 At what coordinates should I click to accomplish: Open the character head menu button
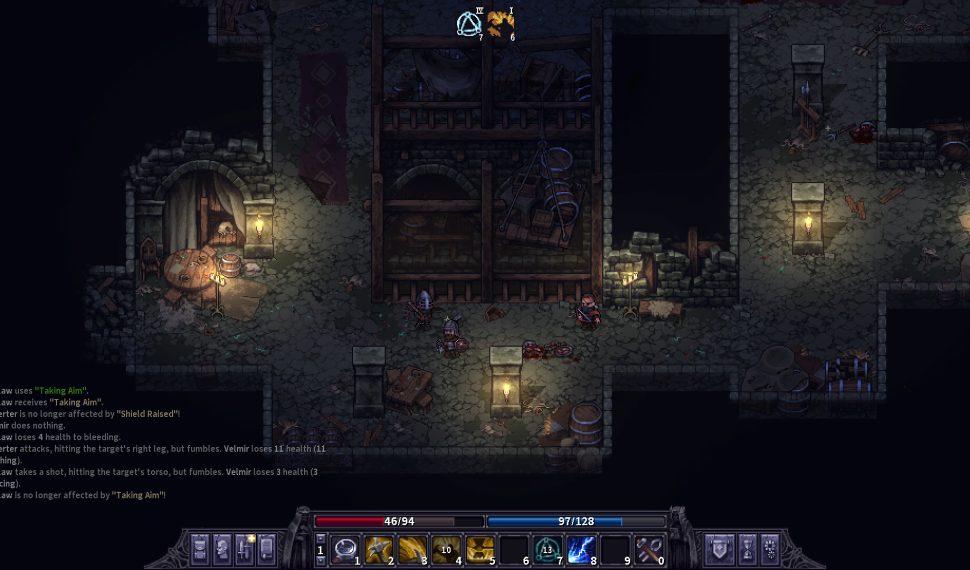[222, 548]
